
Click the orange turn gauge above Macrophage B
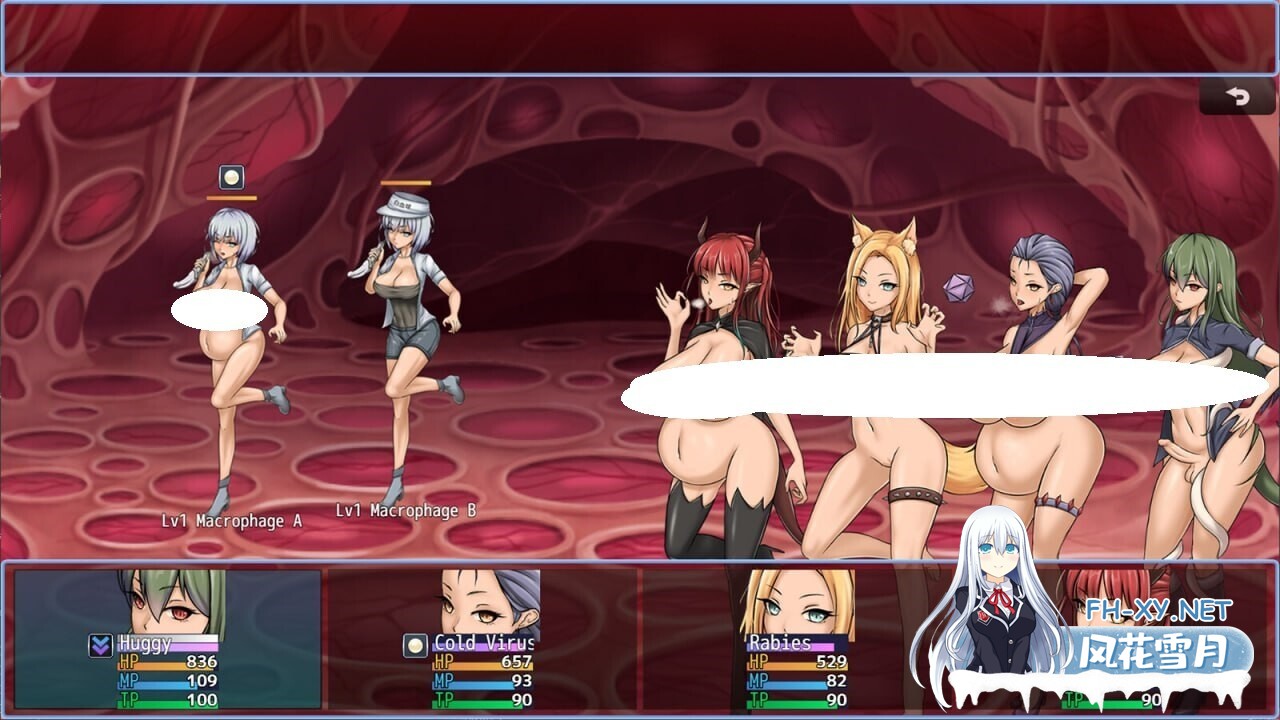[404, 183]
